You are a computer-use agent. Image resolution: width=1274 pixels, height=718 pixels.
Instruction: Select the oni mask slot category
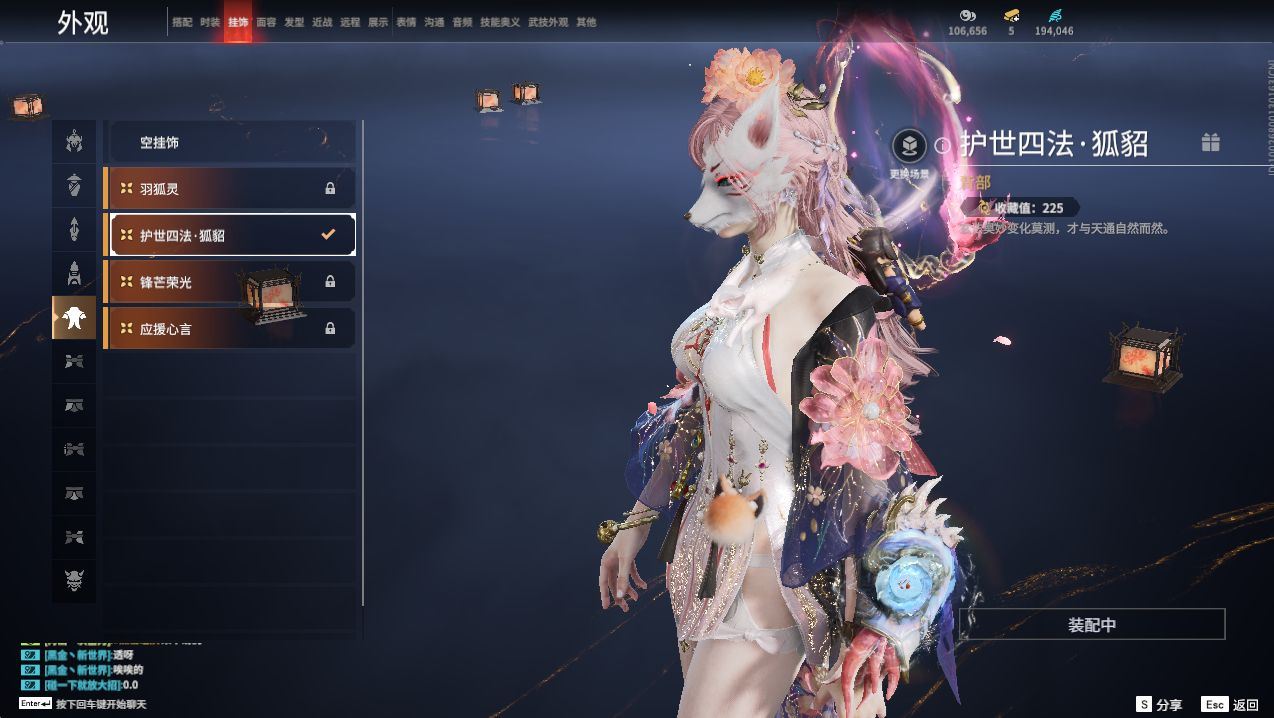(x=74, y=579)
